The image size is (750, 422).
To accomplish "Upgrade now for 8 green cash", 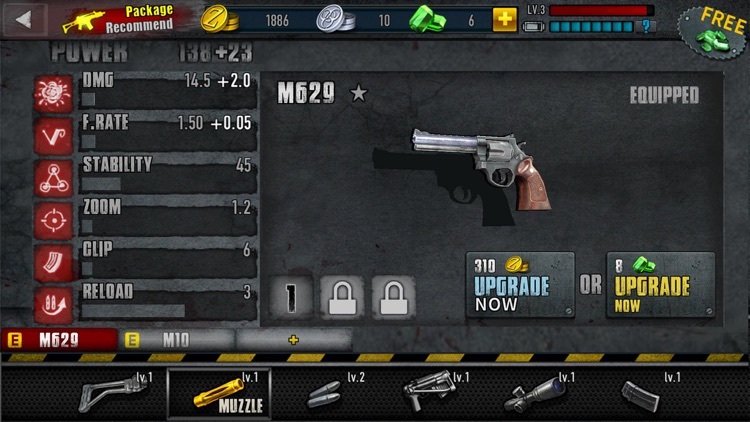I will (660, 284).
